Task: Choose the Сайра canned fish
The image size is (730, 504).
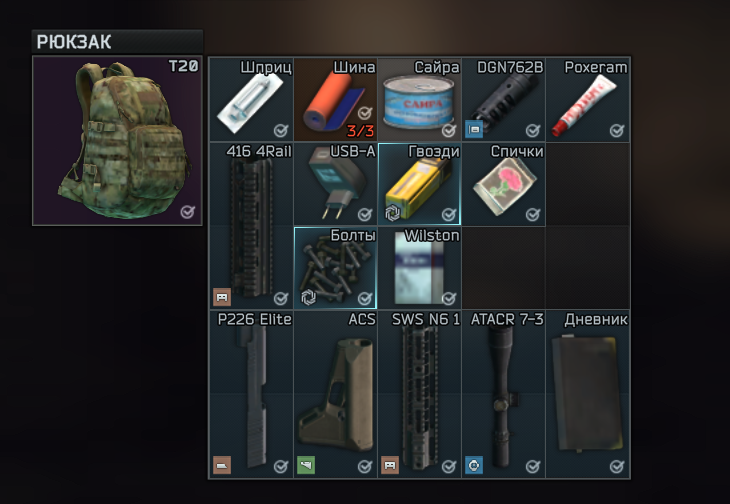Action: (419, 101)
